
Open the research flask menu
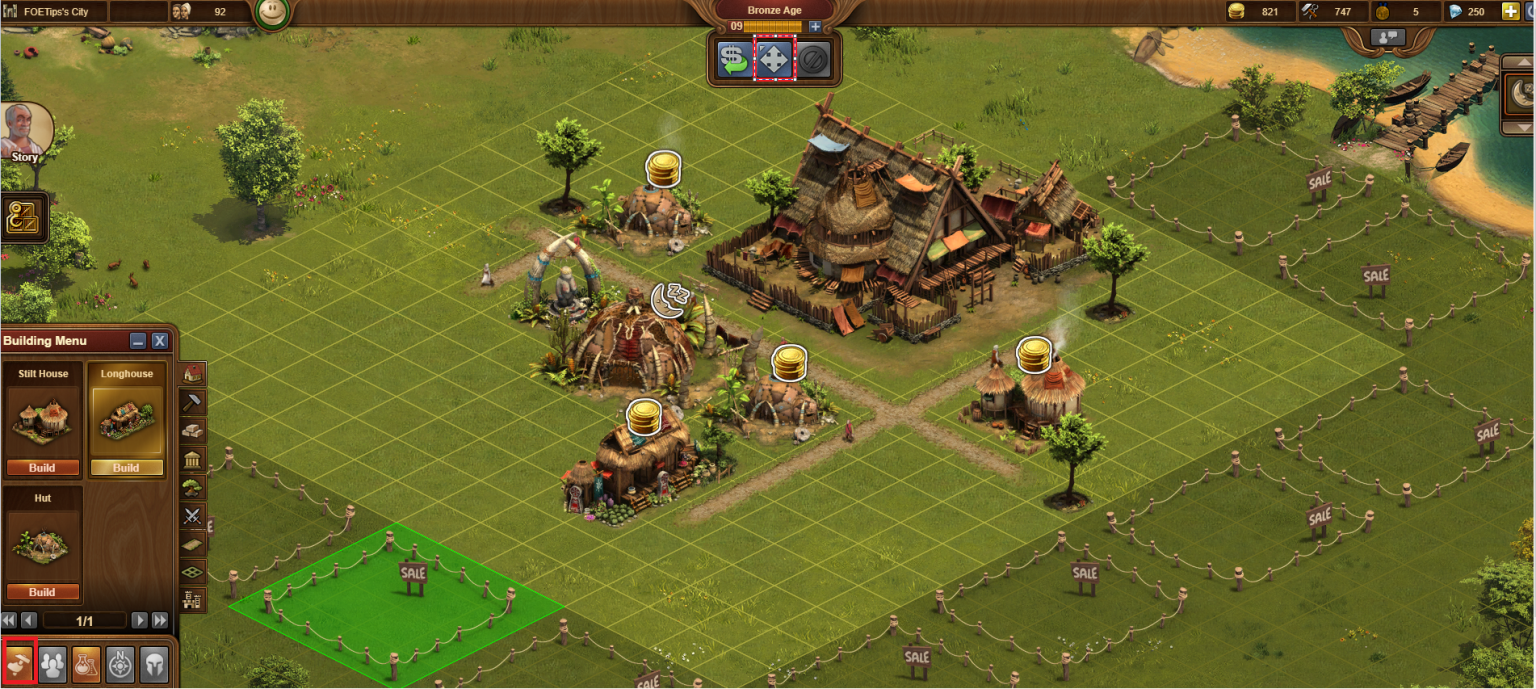click(86, 663)
